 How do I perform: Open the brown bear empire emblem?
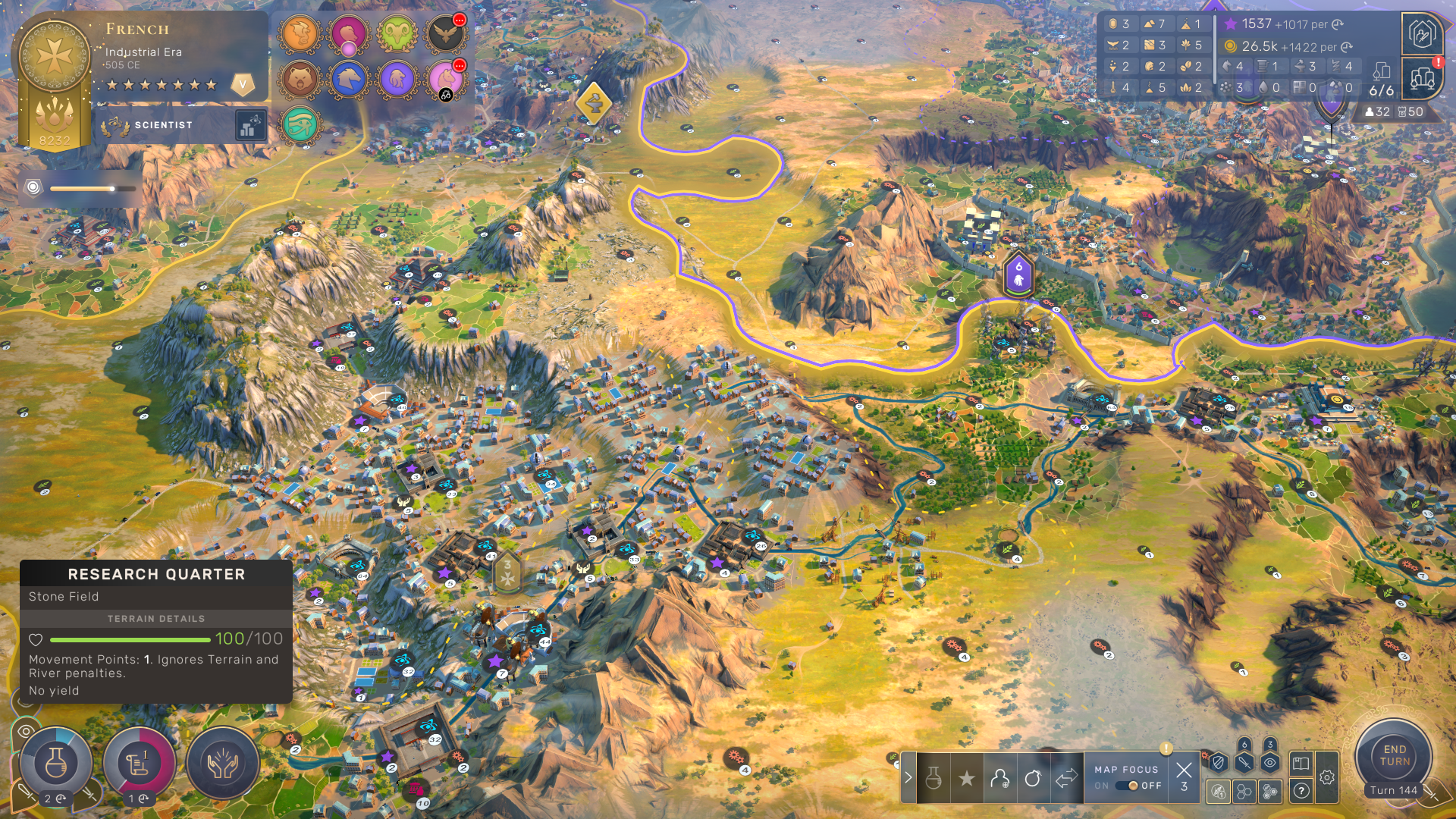pyautogui.click(x=300, y=79)
